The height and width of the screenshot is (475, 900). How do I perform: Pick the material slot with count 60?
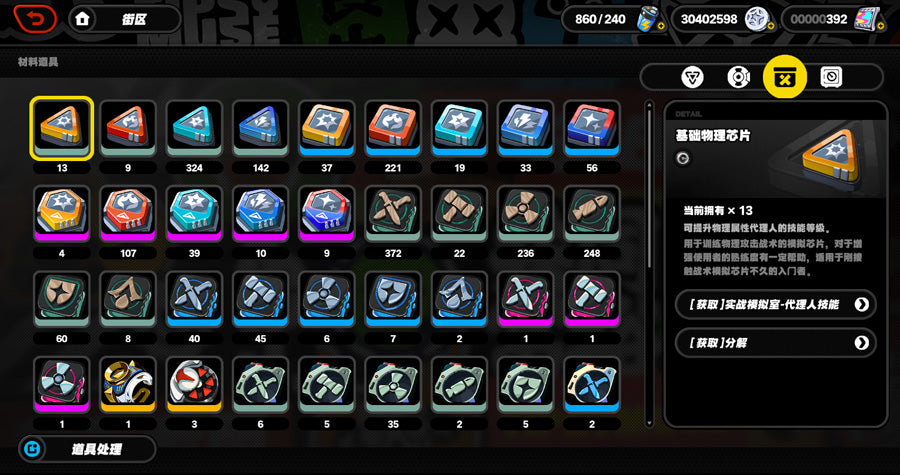pyautogui.click(x=62, y=298)
